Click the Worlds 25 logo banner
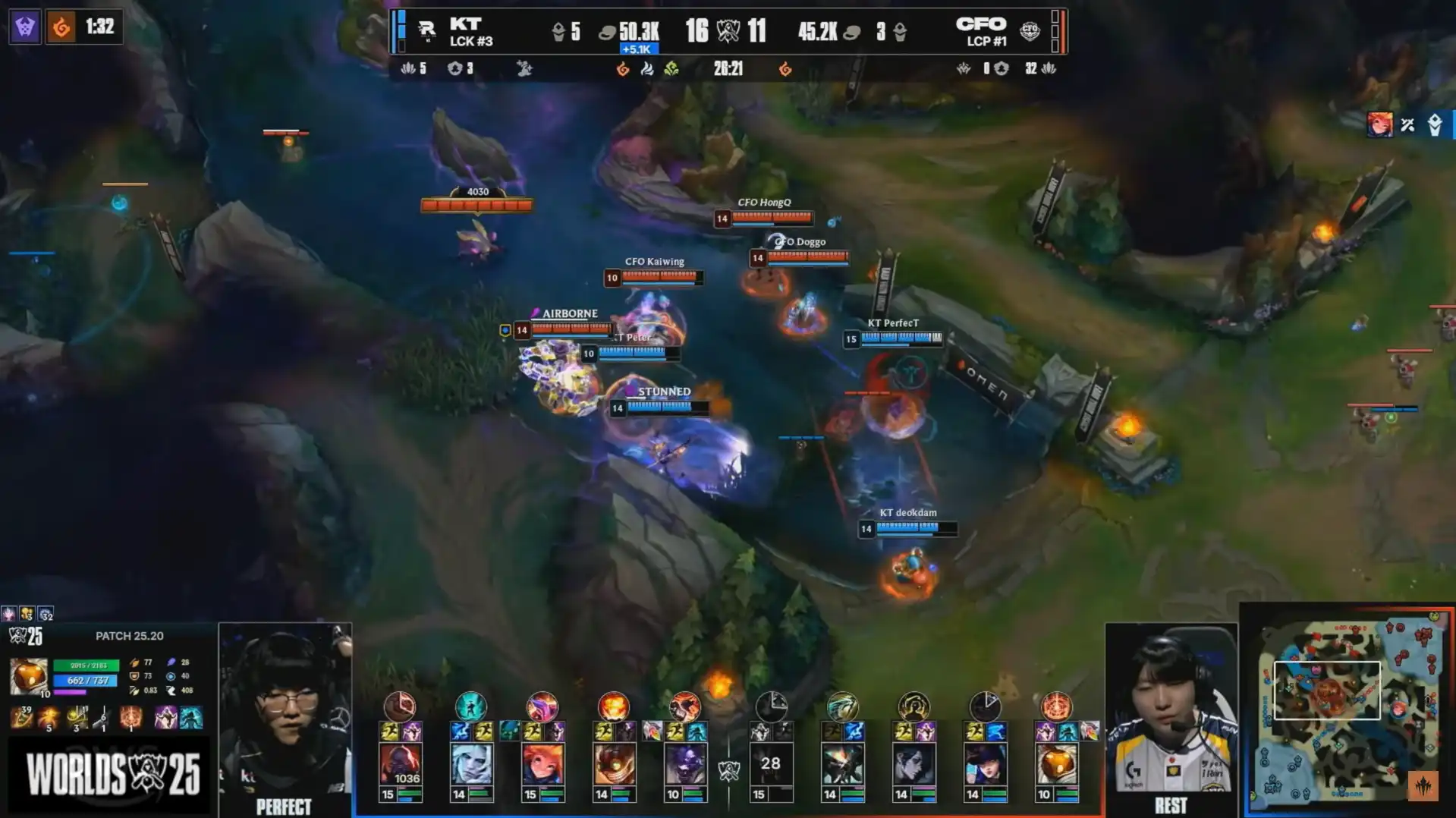The width and height of the screenshot is (1456, 818). (112, 774)
